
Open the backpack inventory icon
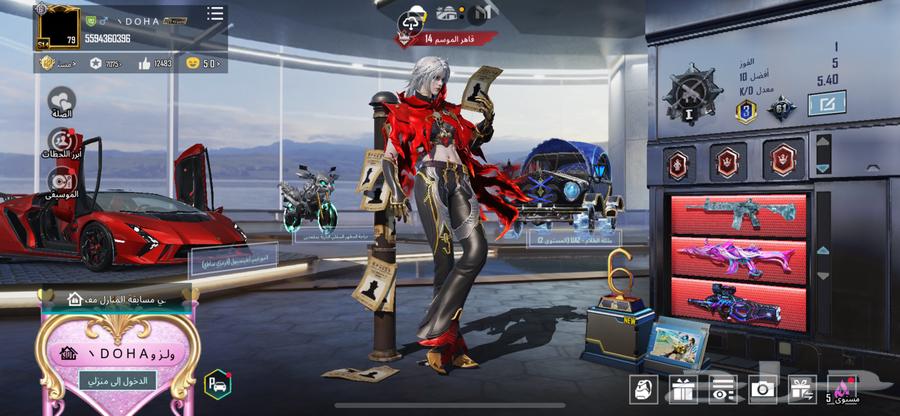click(643, 389)
